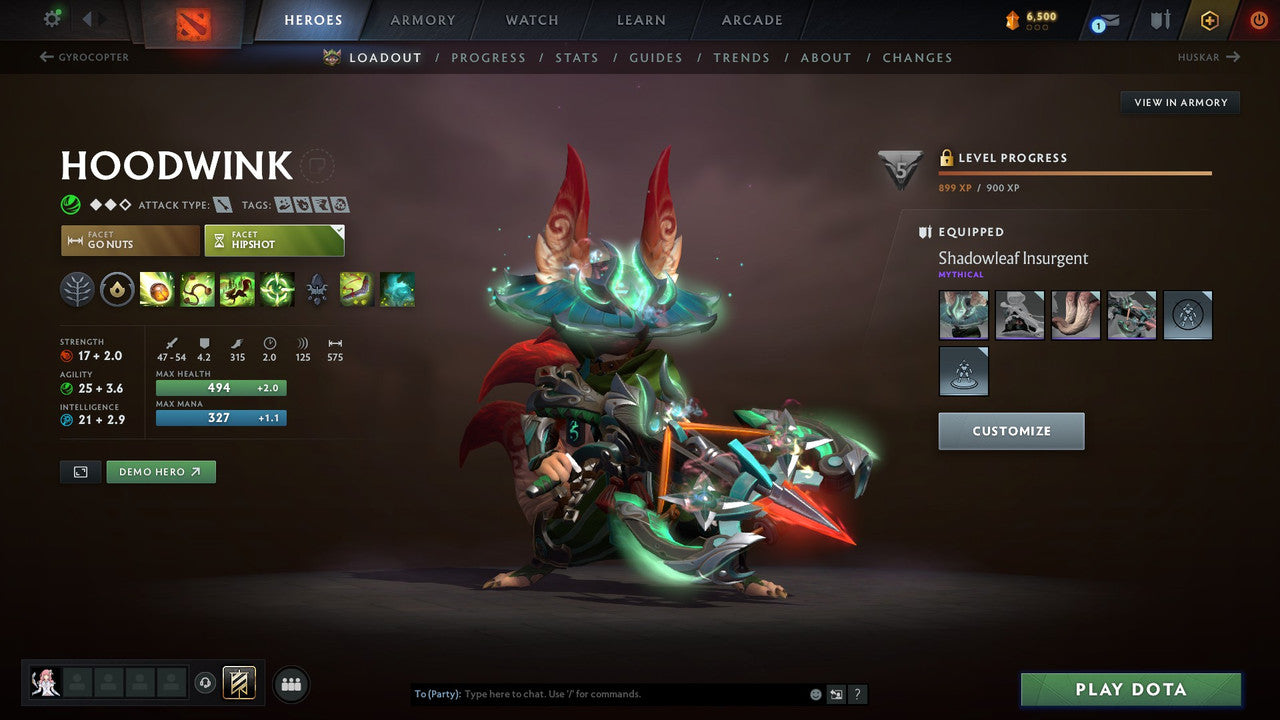Open the Scurry ability details
The width and height of the screenshot is (1280, 720).
(x=237, y=289)
